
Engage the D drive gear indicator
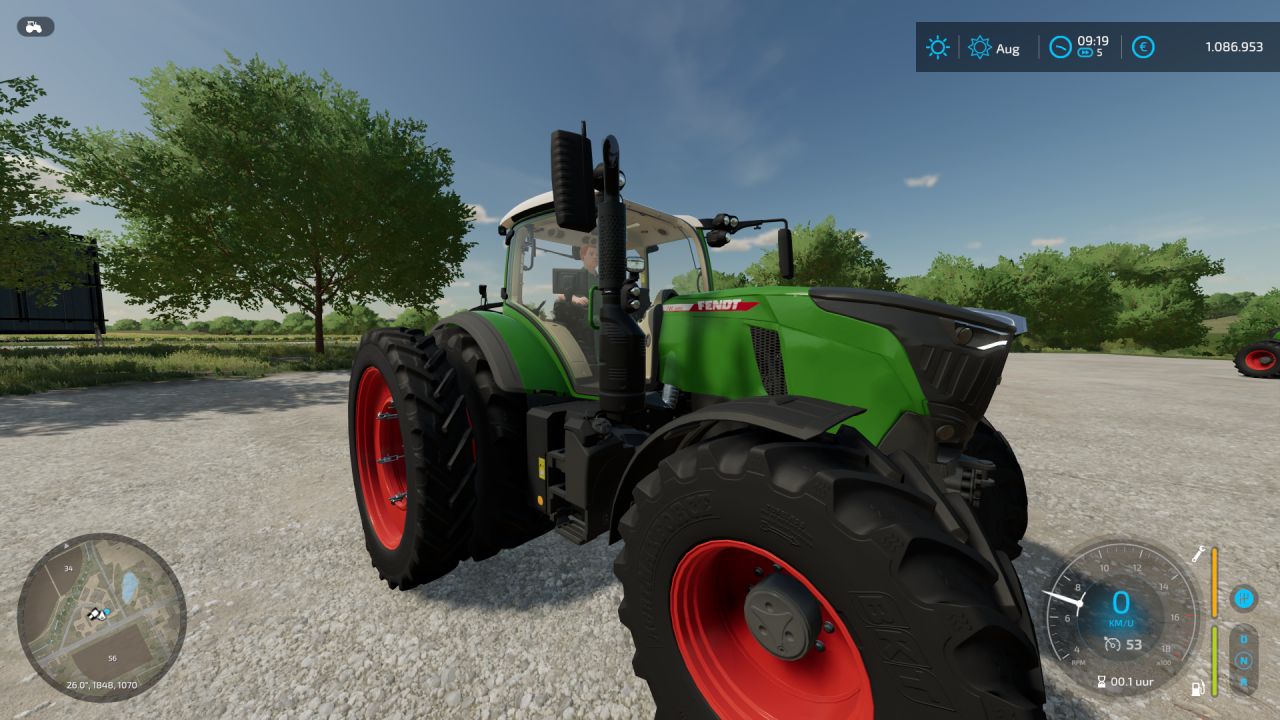pos(1244,639)
